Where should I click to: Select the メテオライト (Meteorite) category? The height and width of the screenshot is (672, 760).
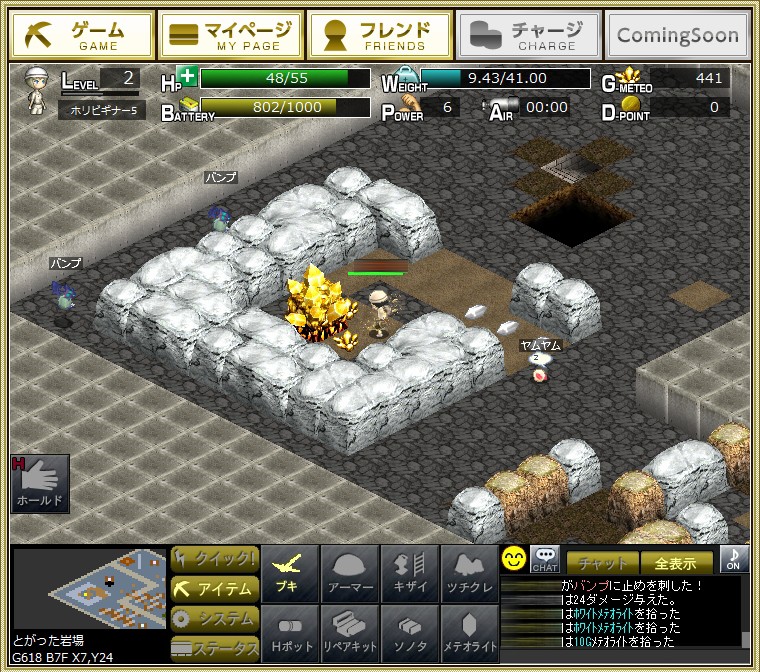[x=470, y=634]
